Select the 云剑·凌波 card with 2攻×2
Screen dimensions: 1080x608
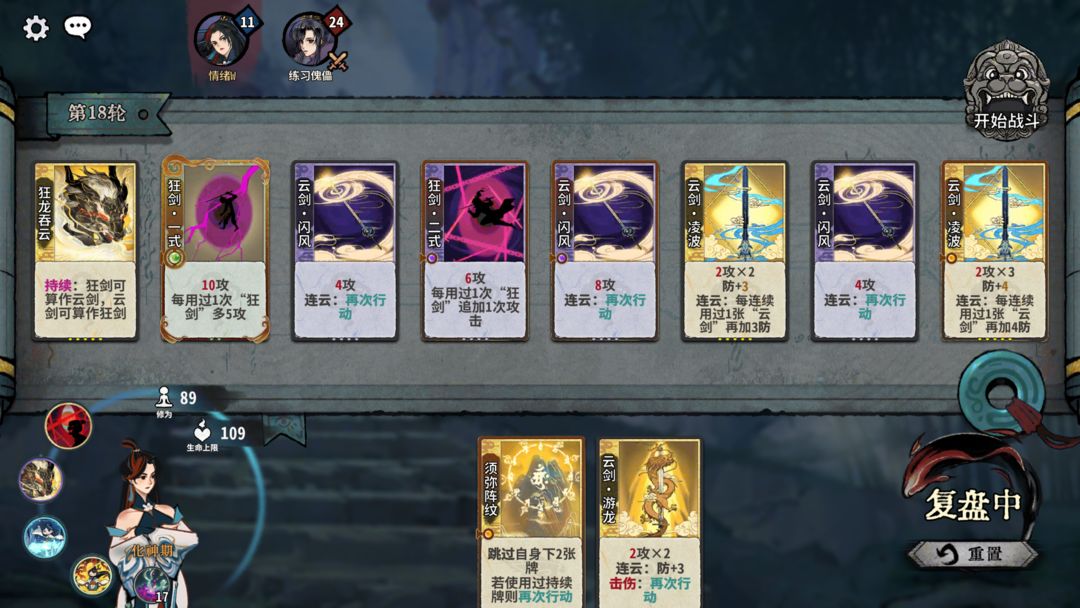coord(735,251)
